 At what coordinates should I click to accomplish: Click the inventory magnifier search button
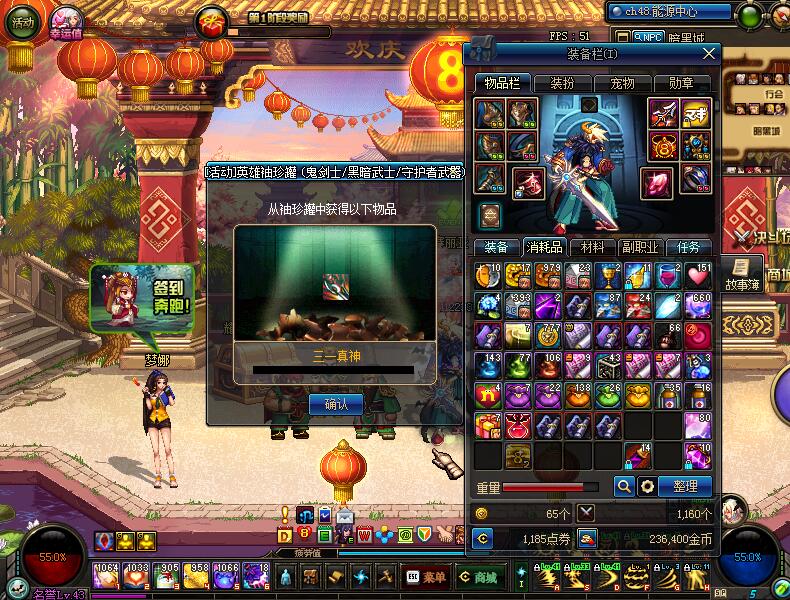pos(624,486)
